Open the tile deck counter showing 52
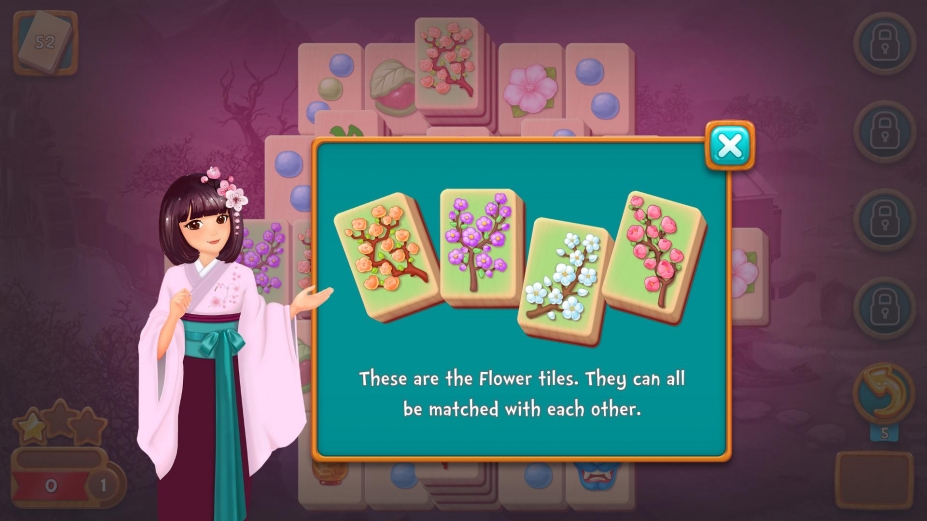 tap(45, 42)
